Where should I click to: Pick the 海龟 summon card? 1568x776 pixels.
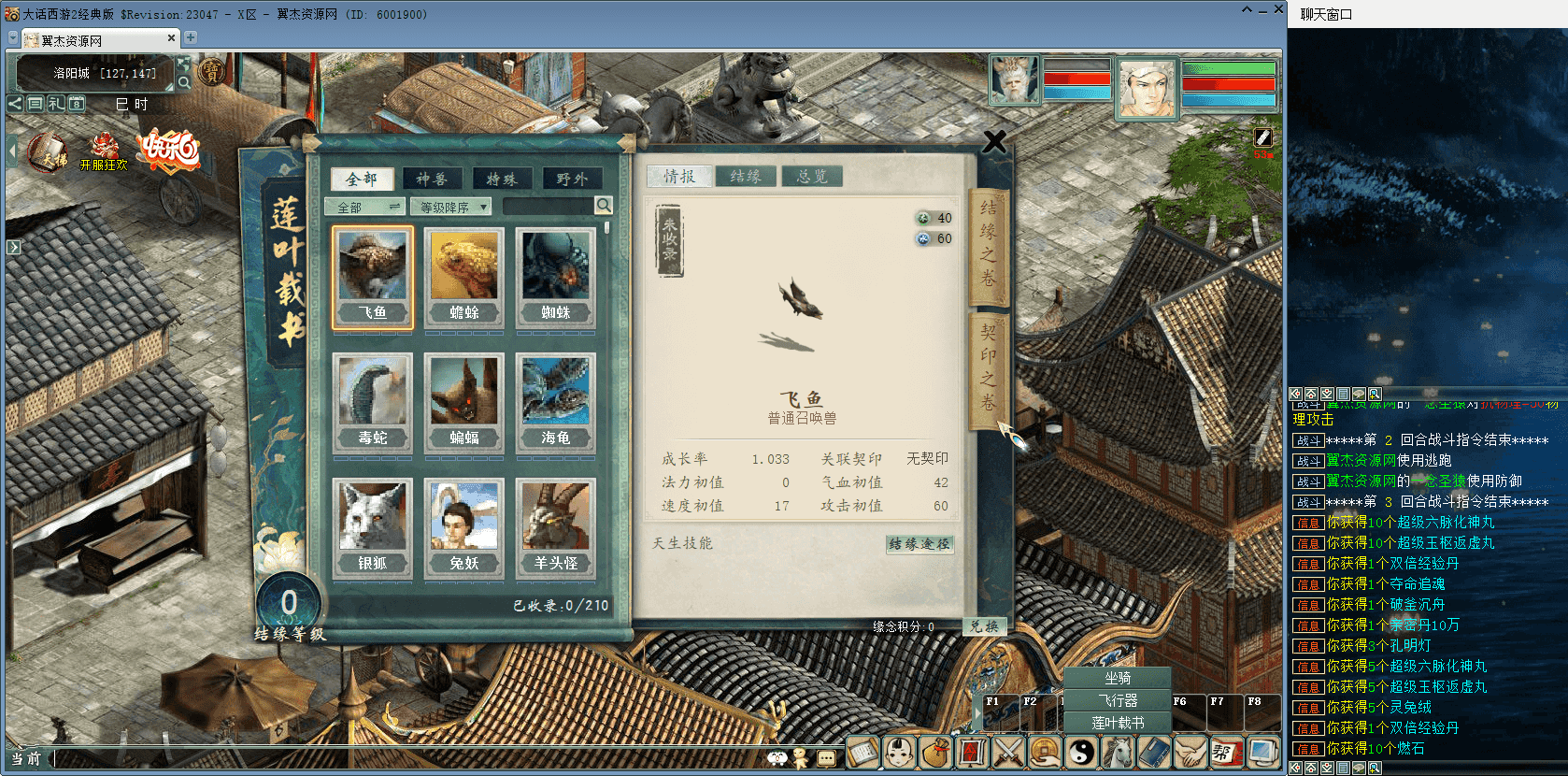coord(556,402)
